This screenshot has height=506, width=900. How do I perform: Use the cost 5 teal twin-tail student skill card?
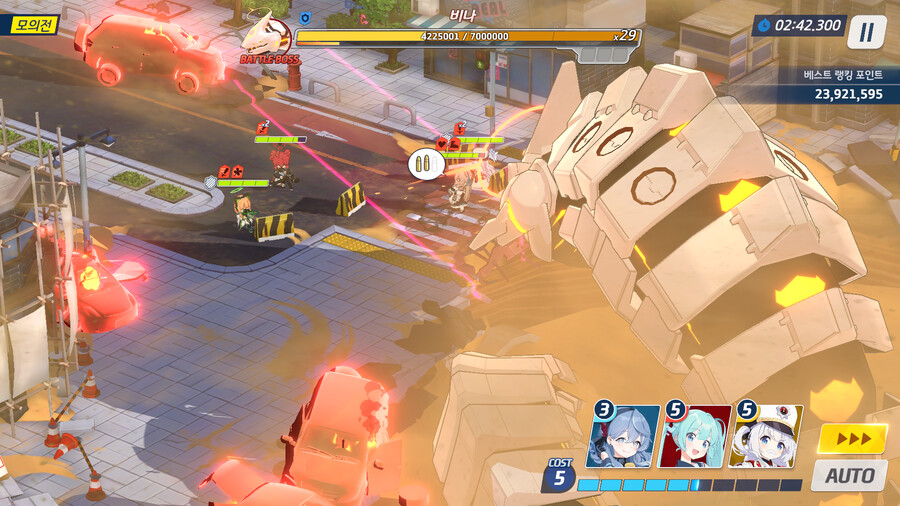pyautogui.click(x=695, y=437)
